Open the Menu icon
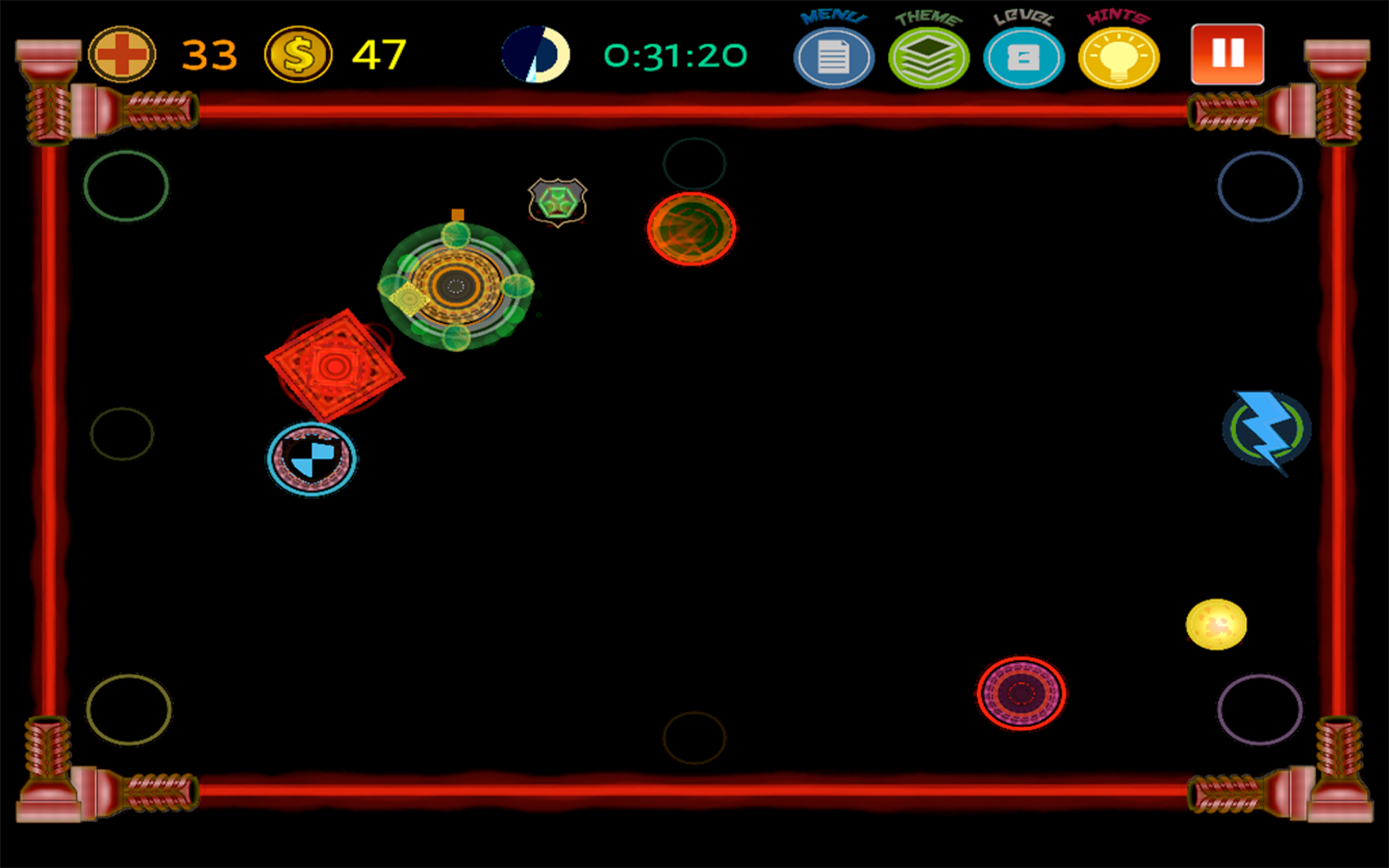Screen dimensions: 1389x868 pyautogui.click(x=833, y=55)
